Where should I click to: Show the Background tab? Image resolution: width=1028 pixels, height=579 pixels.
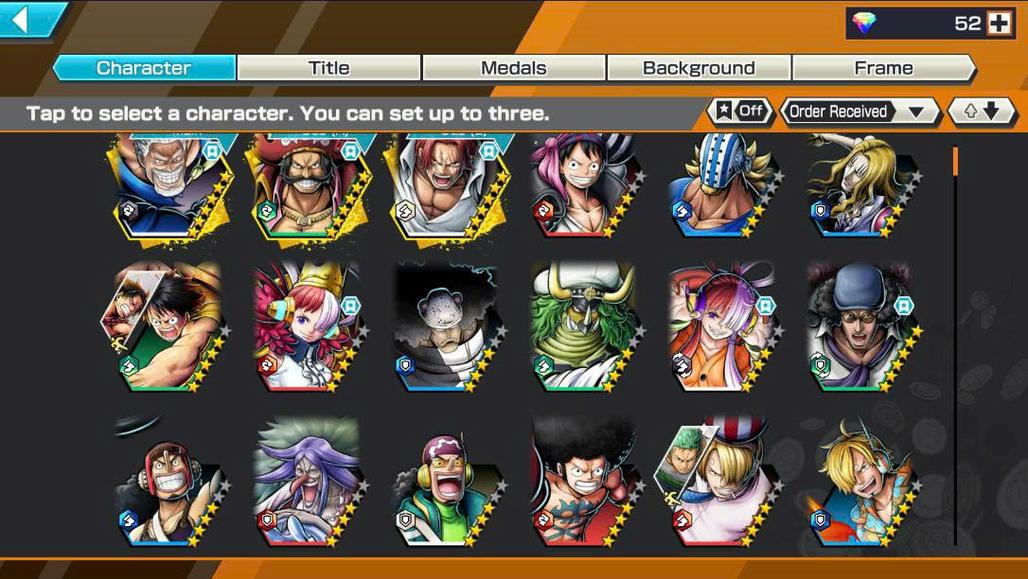coord(698,68)
